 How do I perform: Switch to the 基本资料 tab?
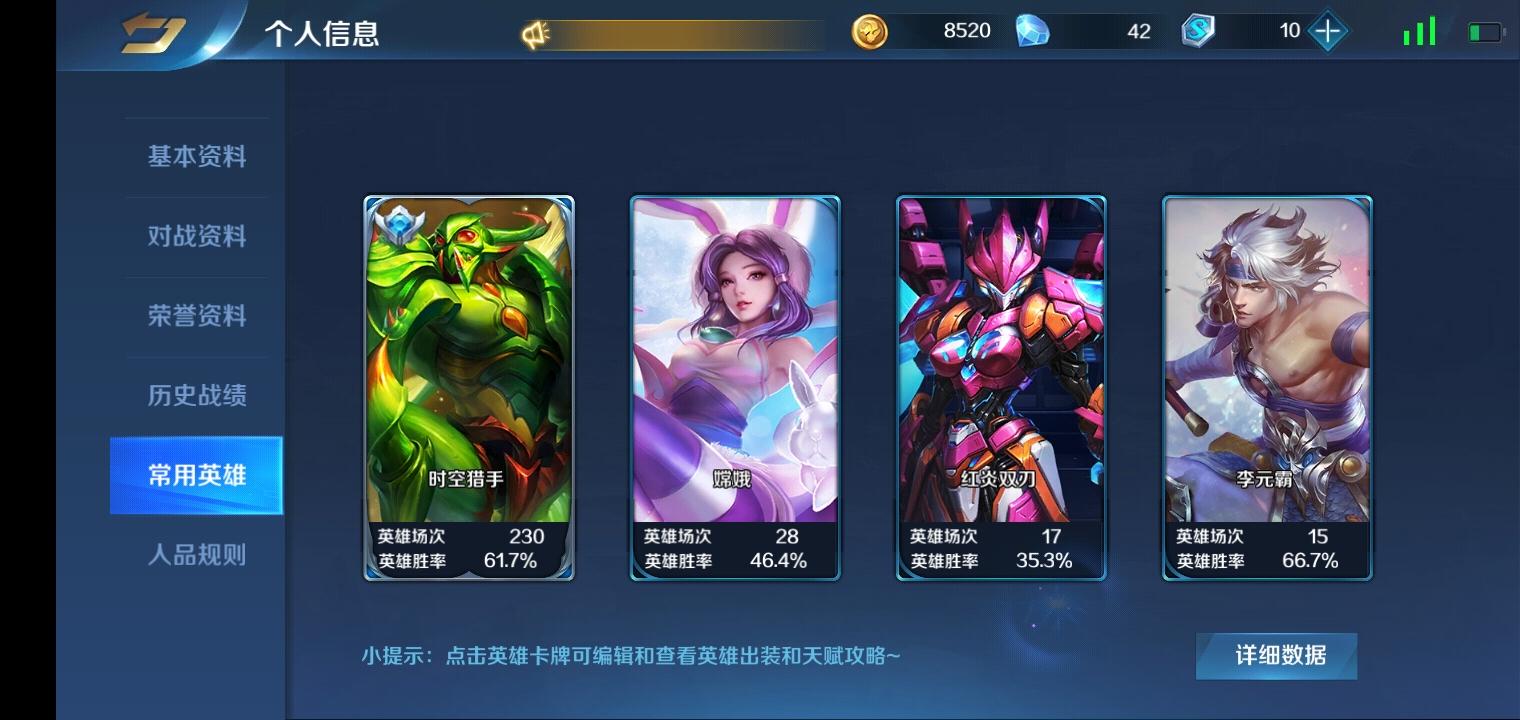196,156
